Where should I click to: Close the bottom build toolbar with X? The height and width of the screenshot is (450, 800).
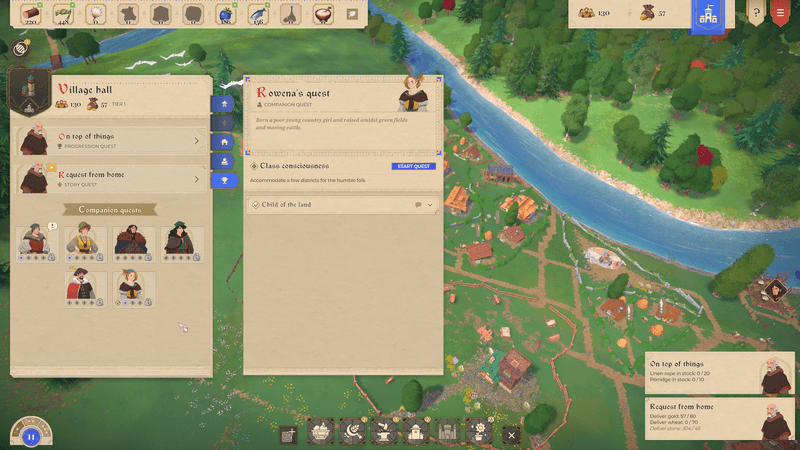(x=512, y=435)
